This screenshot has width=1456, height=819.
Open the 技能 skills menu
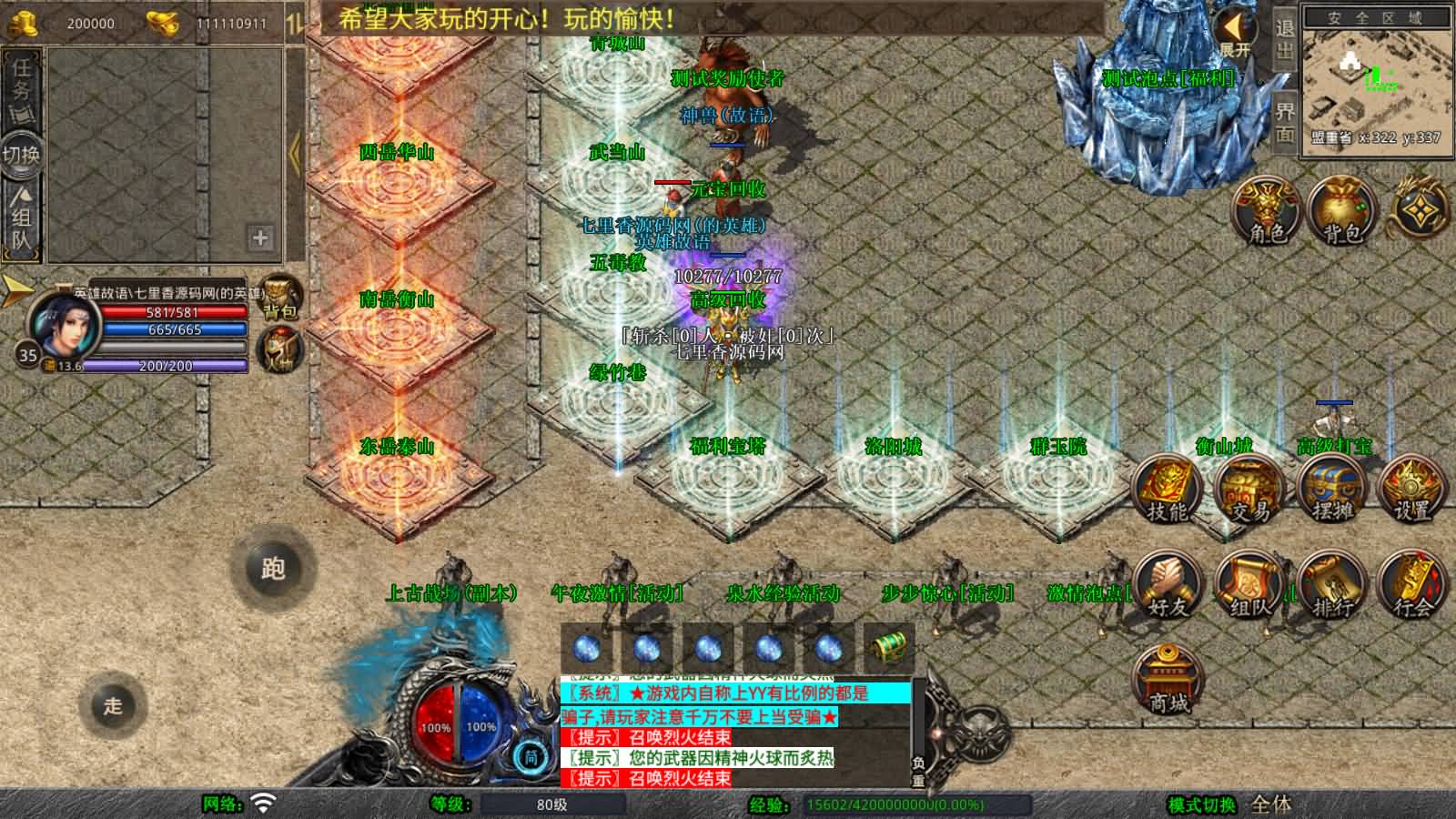coord(1167,491)
